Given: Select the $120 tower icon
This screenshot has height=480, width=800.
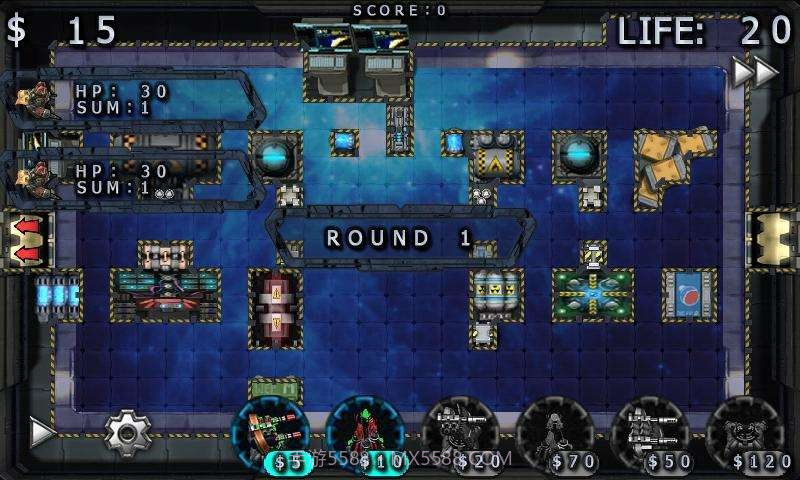Looking at the screenshot, I should point(745,432).
